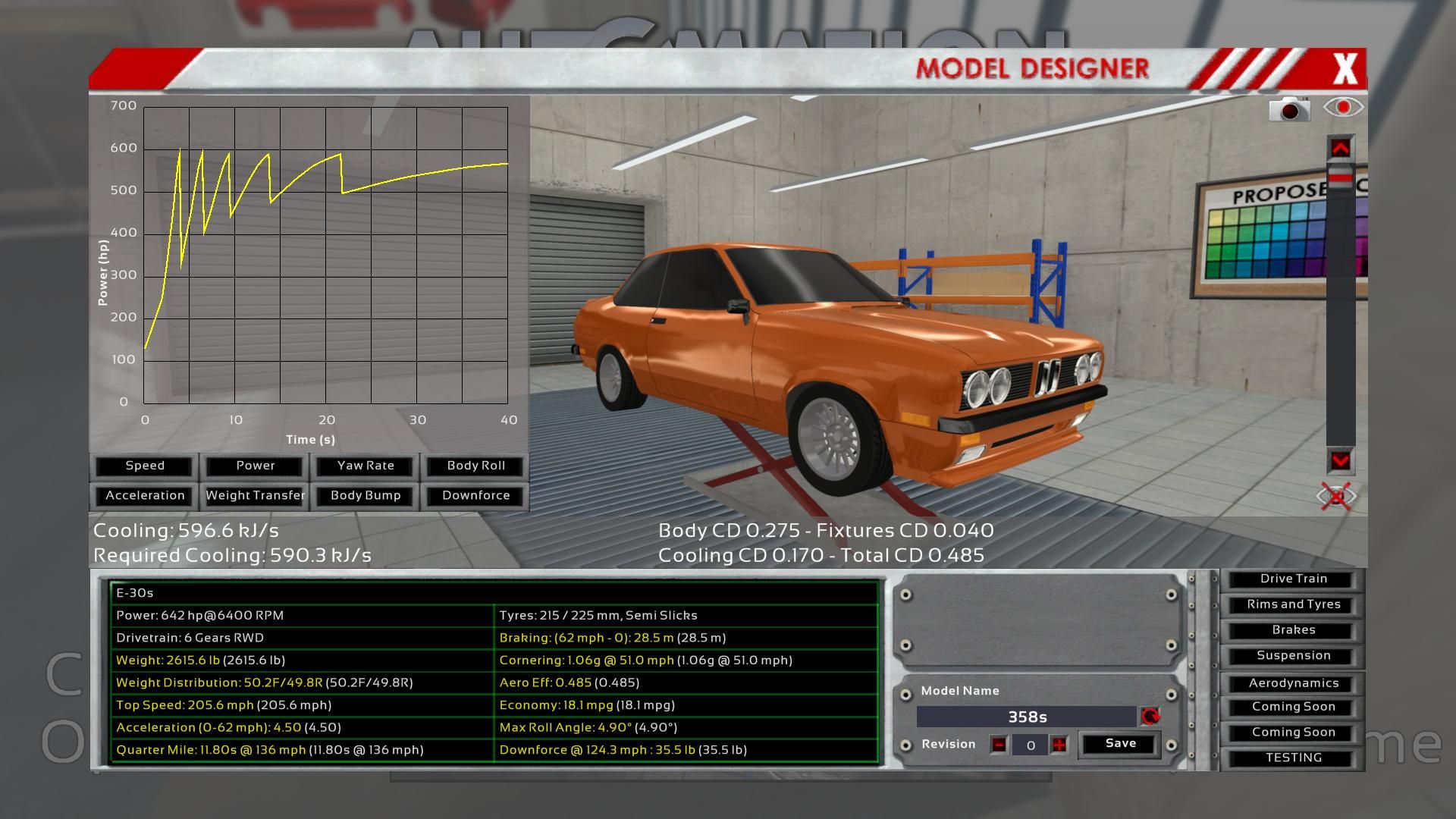Close the Model Designer window
The image size is (1456, 819).
1345,69
